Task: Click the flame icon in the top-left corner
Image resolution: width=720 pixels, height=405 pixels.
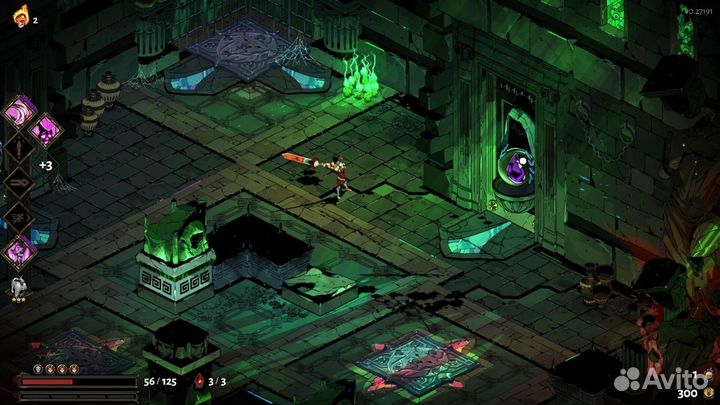Action: [20, 18]
